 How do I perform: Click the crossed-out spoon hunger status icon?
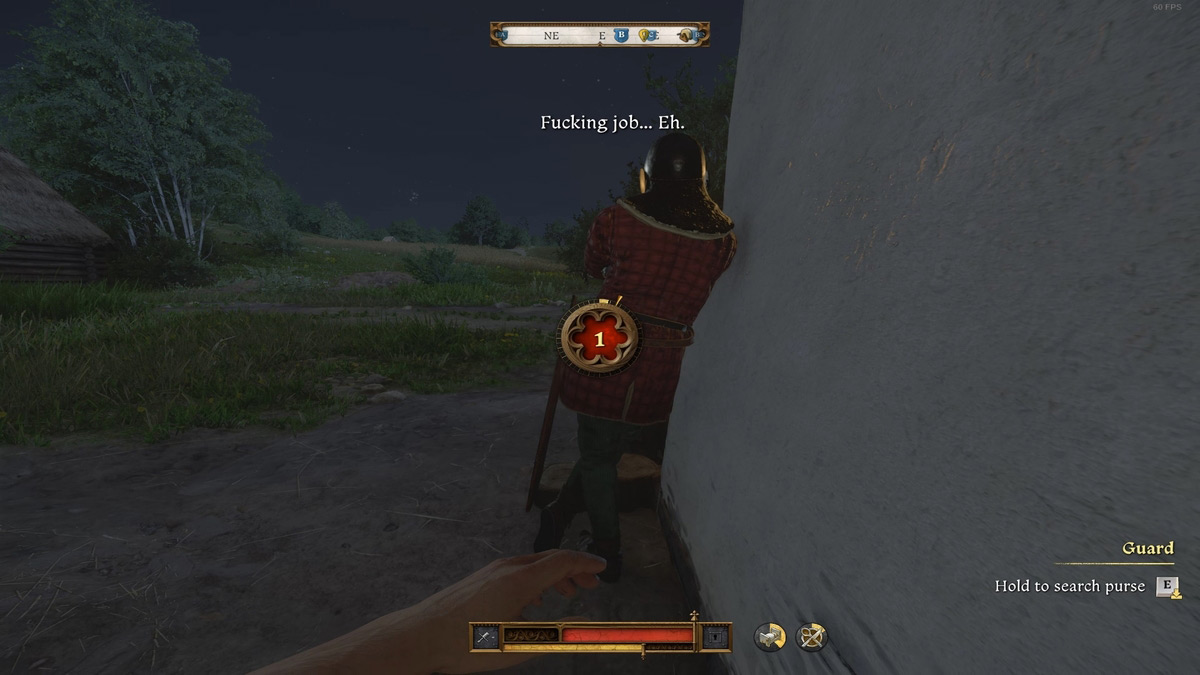[x=811, y=637]
